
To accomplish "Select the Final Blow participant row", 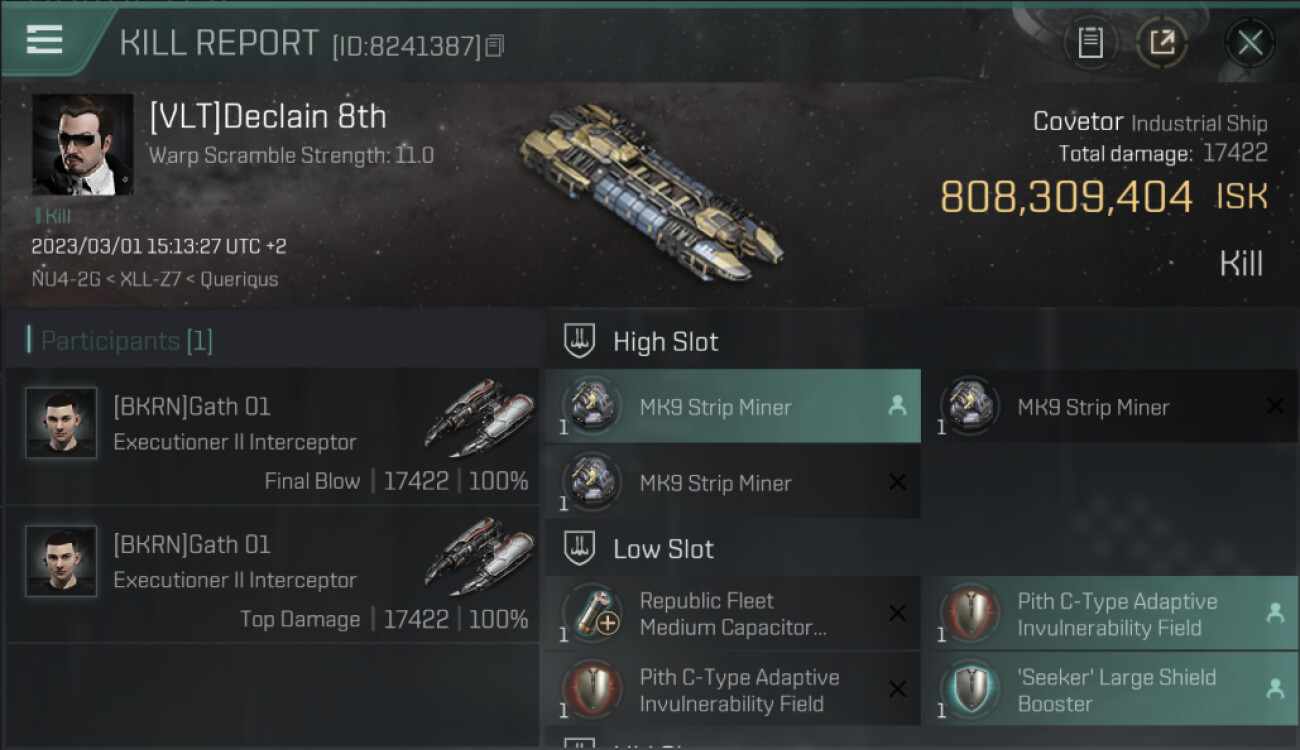I will (x=272, y=436).
